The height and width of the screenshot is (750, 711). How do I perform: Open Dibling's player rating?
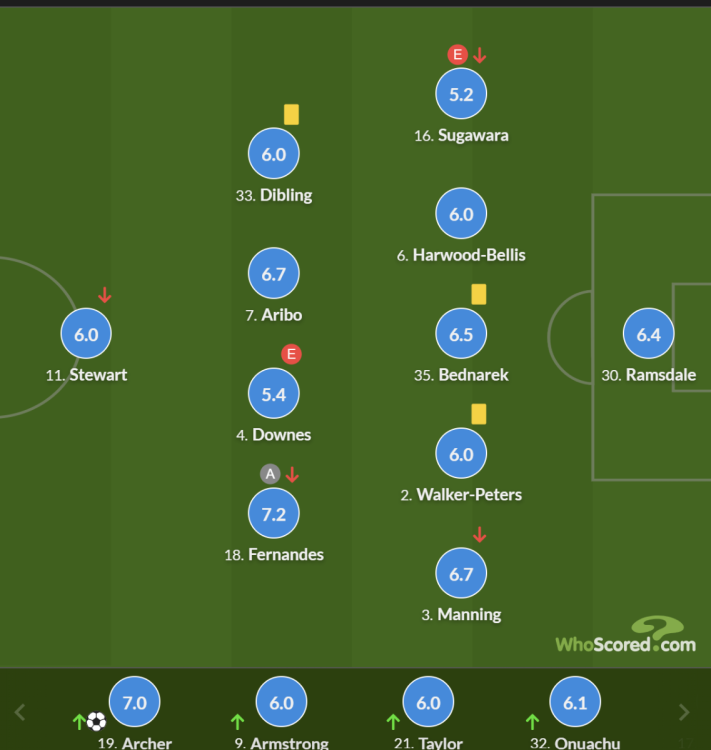point(274,155)
